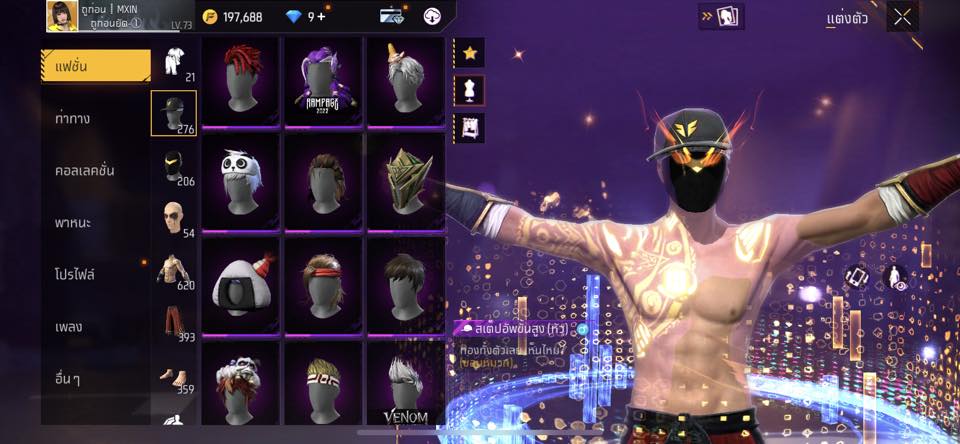
Task: Open the character card button with arrows
Action: tap(721, 16)
